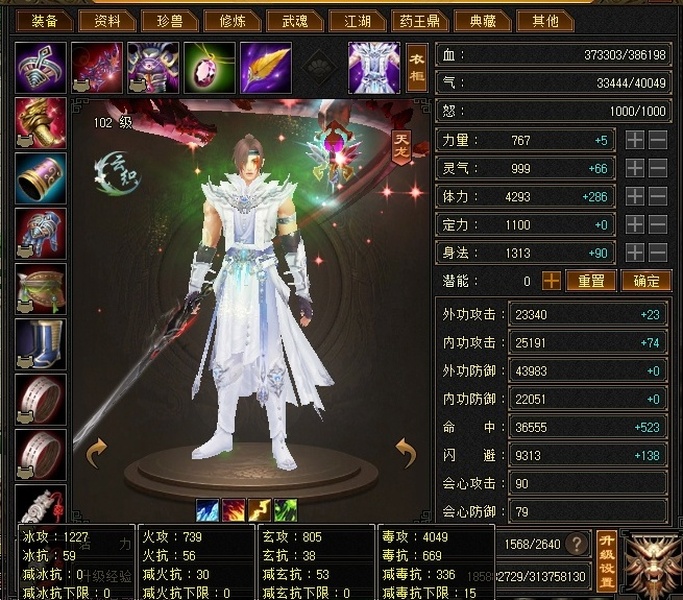View the 典藏 tab
683x600 pixels.
(x=482, y=20)
